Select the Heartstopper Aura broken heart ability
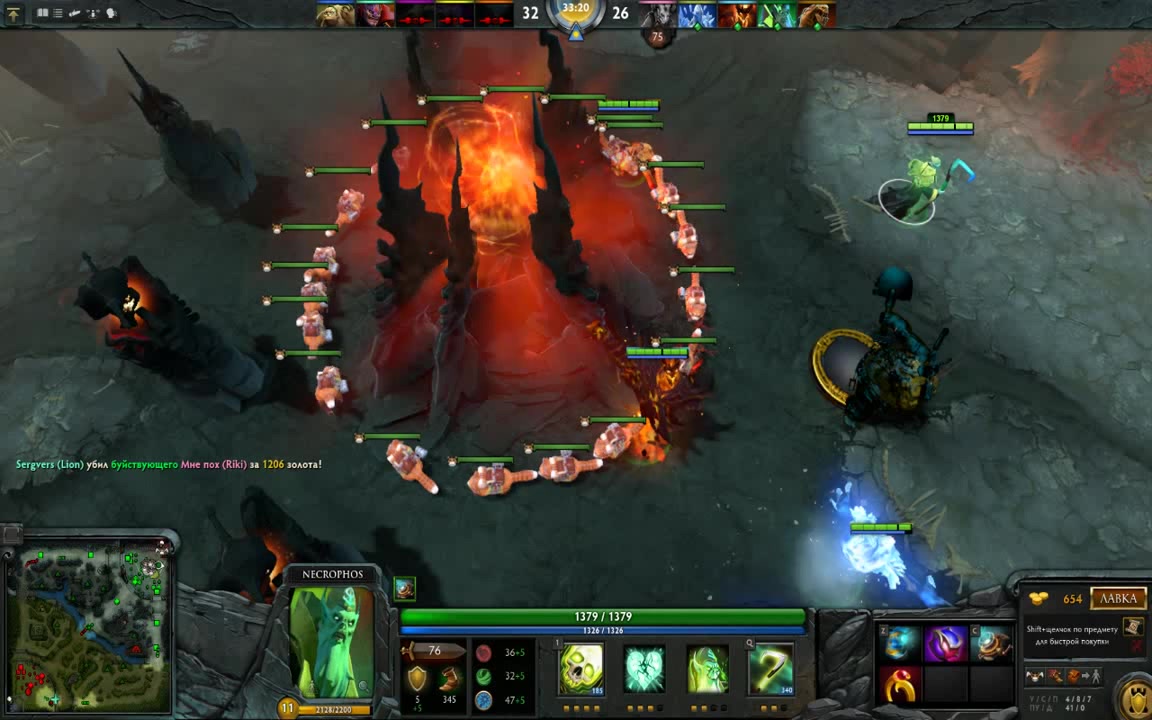The height and width of the screenshot is (720, 1152). 645,669
